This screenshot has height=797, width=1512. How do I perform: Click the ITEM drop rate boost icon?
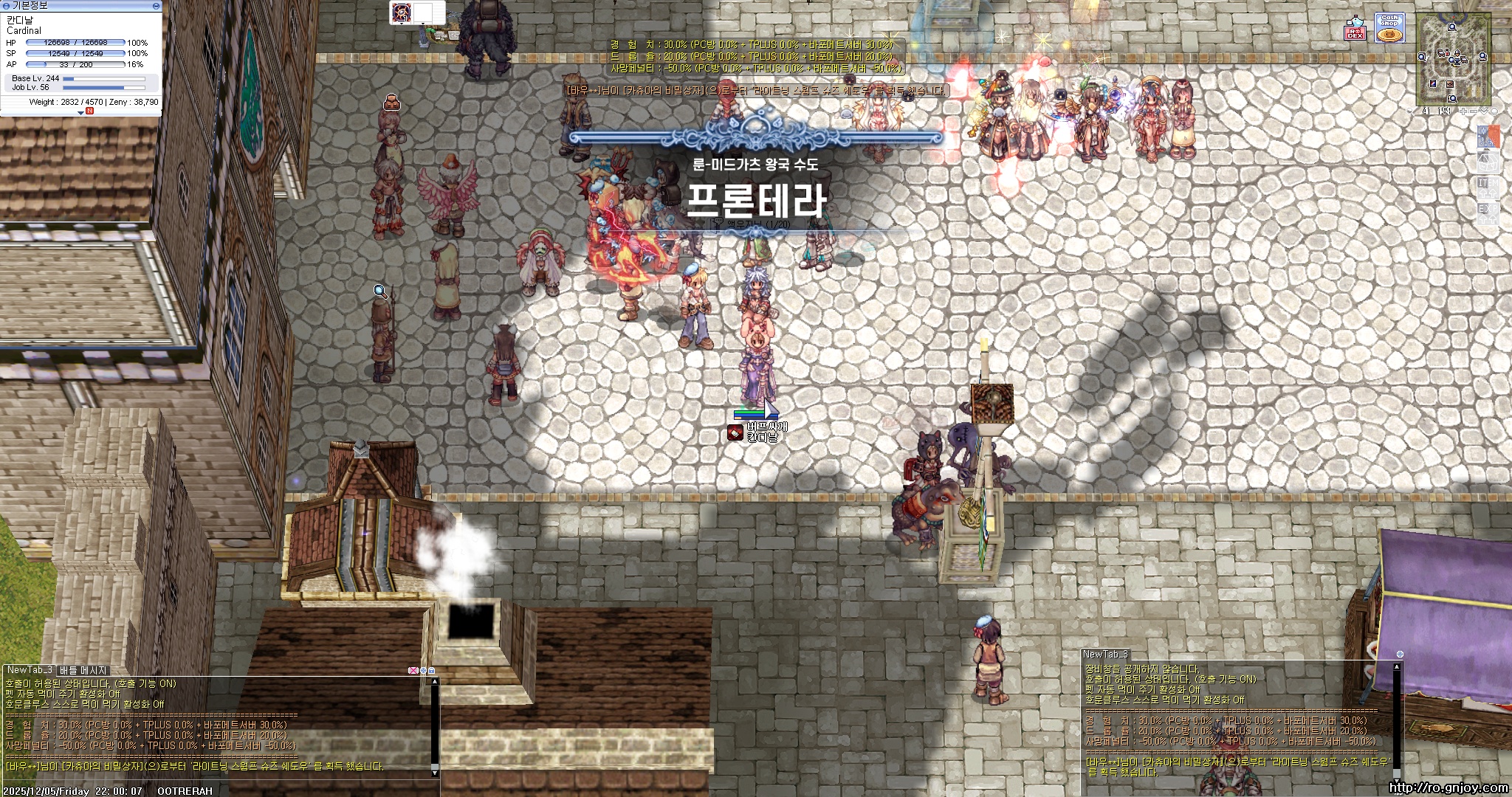pyautogui.click(x=1488, y=187)
